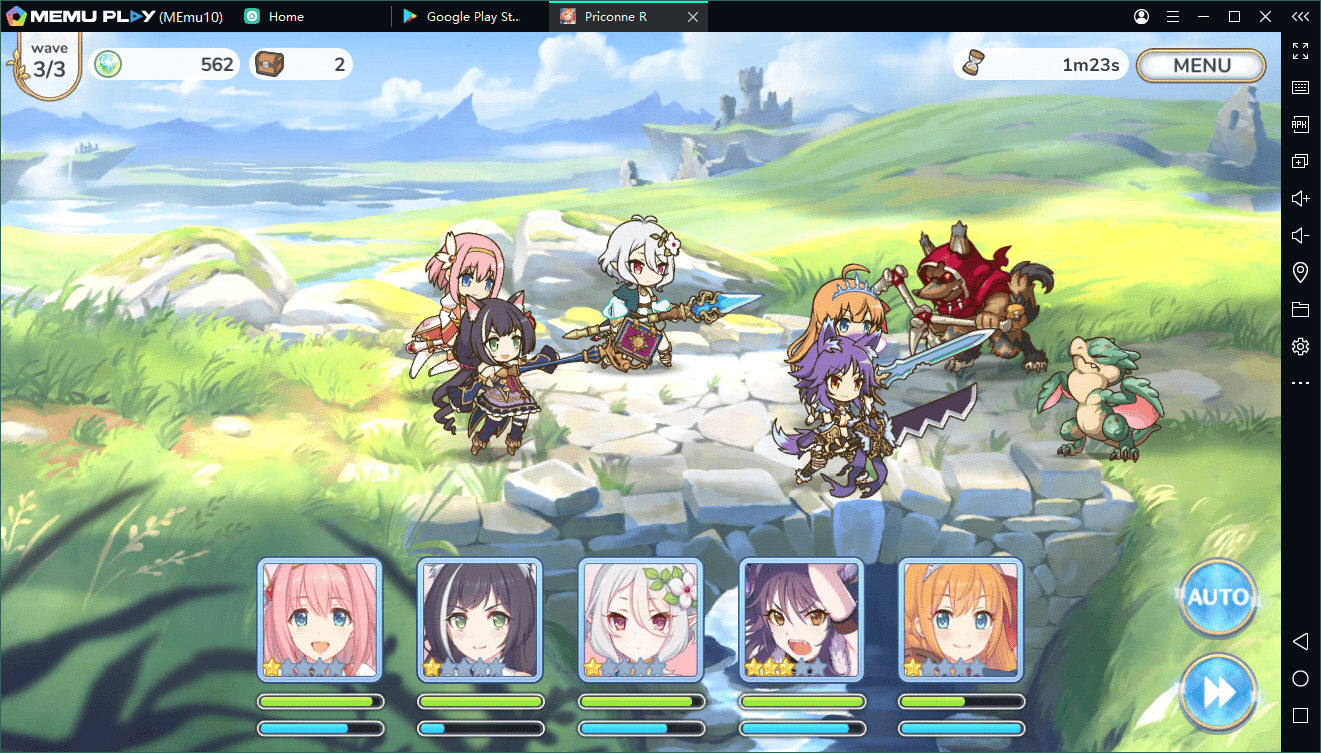Tap the purple-haired wolf girl portrait
This screenshot has height=753, width=1321.
coord(801,620)
